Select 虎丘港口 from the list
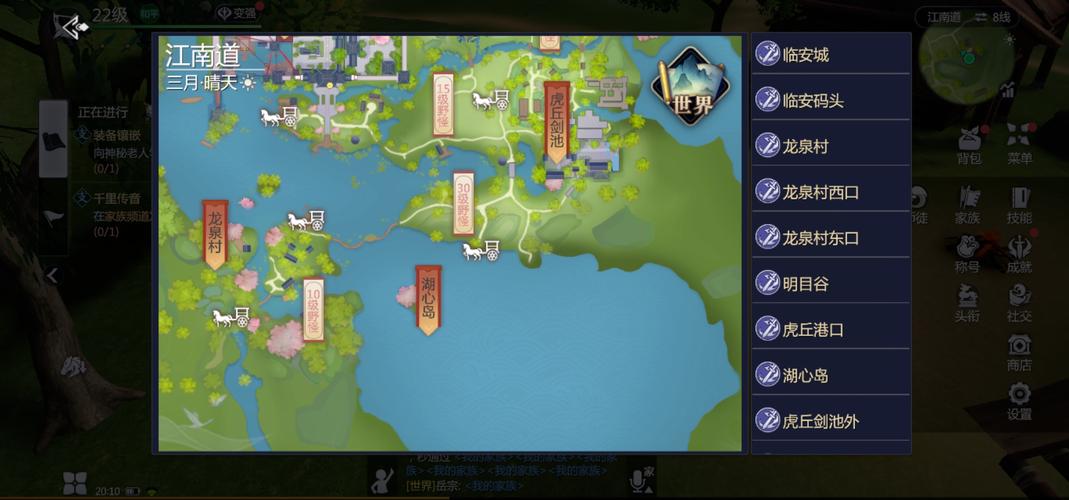This screenshot has width=1069, height=500. coord(830,330)
